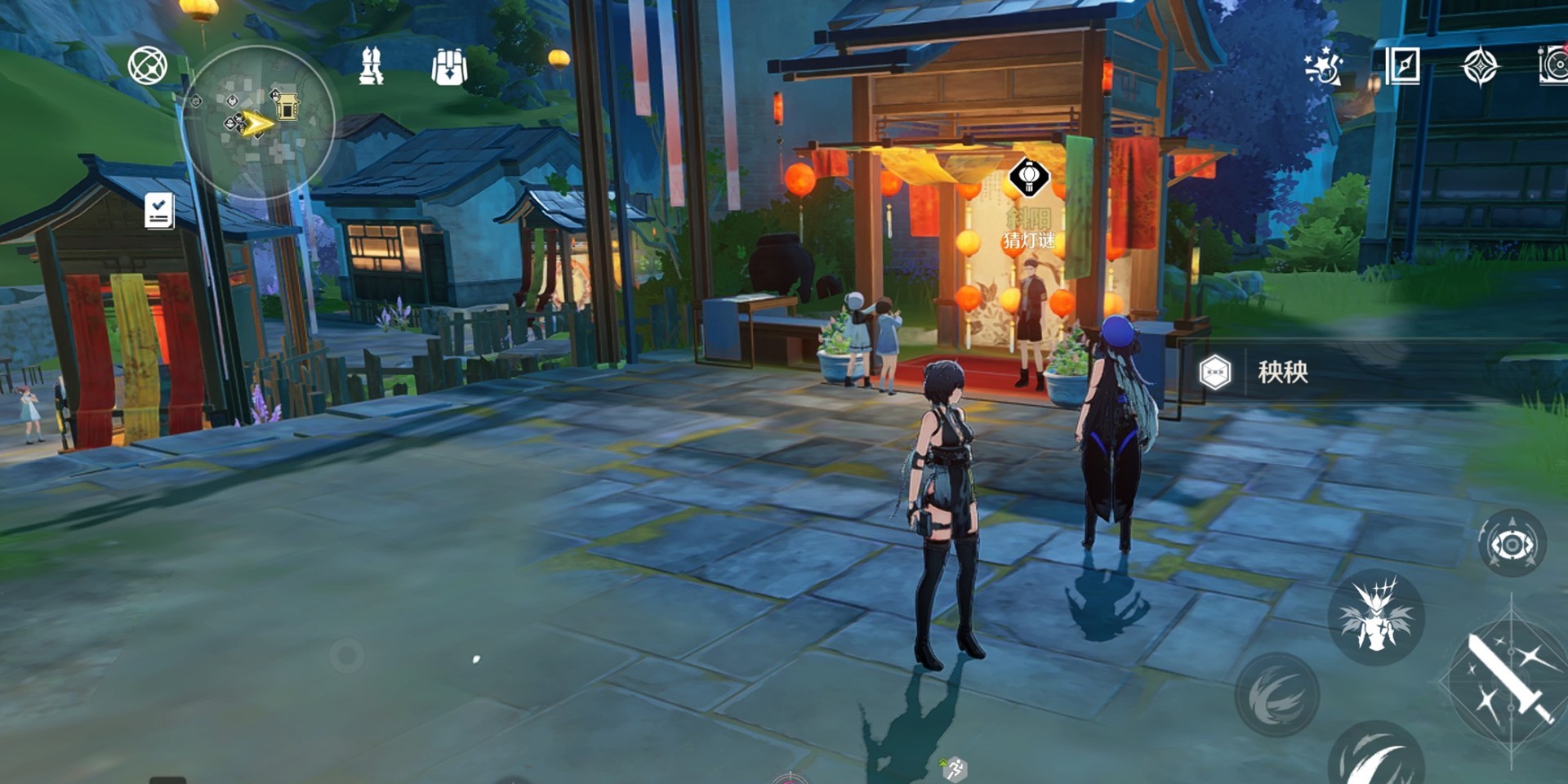Open the backpack inventory

click(x=449, y=66)
